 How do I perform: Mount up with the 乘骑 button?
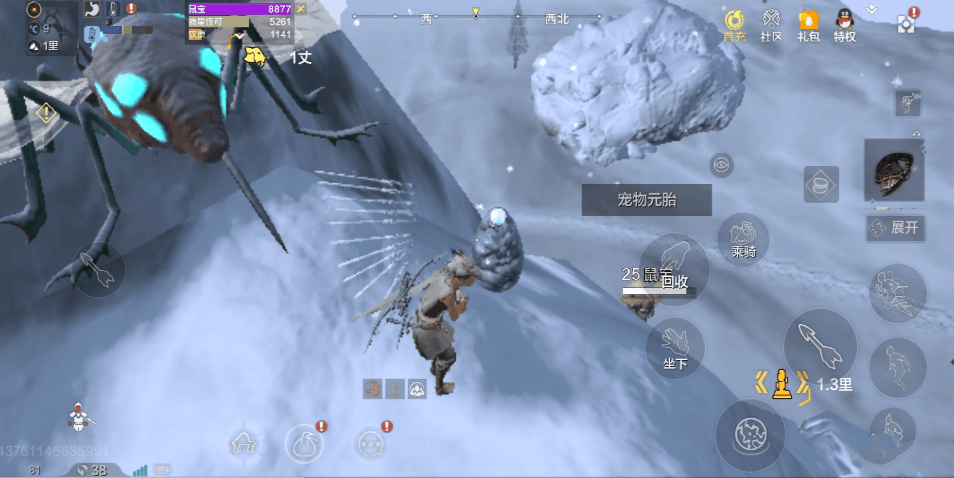click(x=743, y=239)
